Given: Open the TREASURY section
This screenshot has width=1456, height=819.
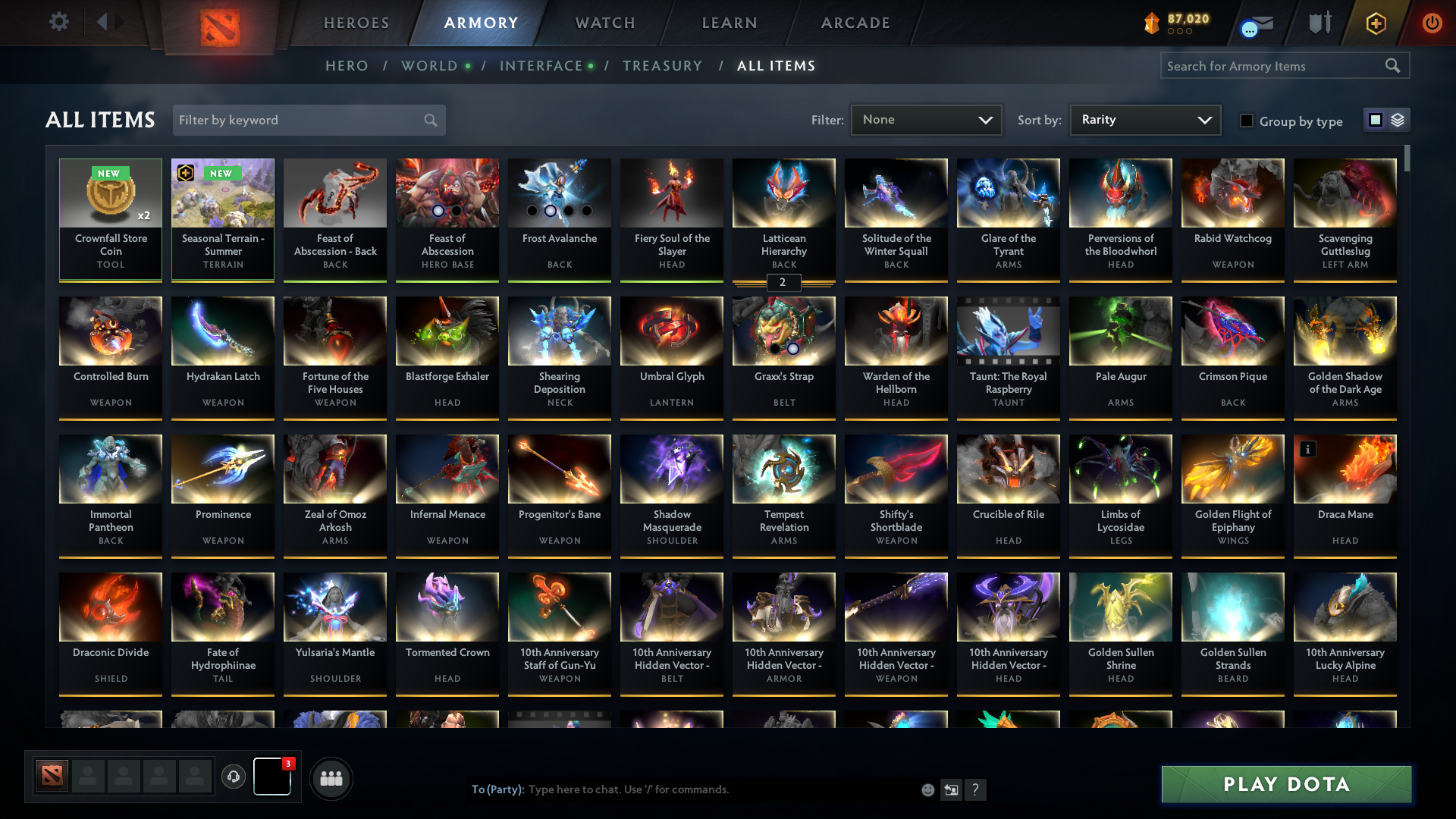Looking at the screenshot, I should [662, 66].
